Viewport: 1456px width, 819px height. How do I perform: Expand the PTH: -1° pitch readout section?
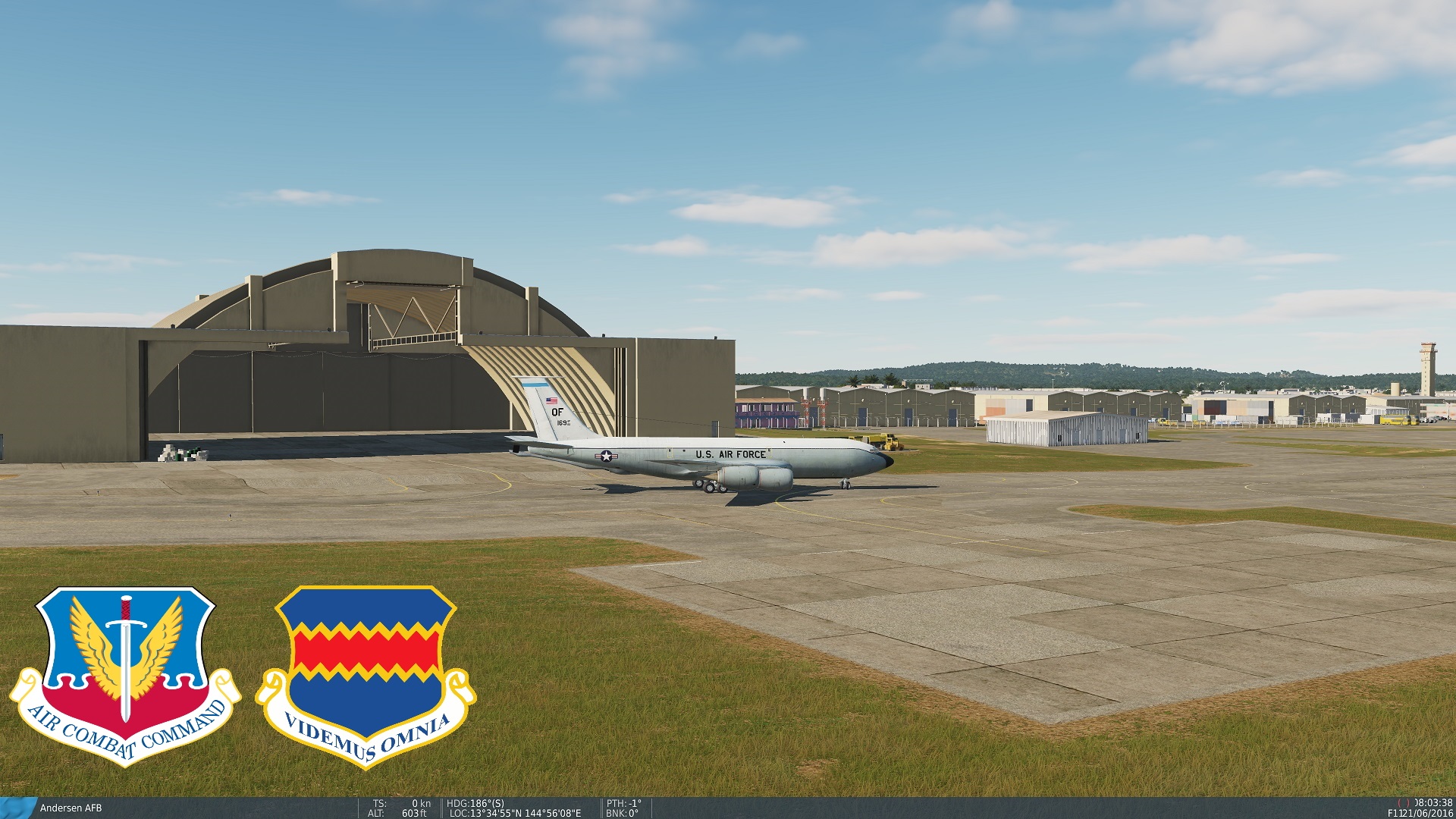click(623, 802)
